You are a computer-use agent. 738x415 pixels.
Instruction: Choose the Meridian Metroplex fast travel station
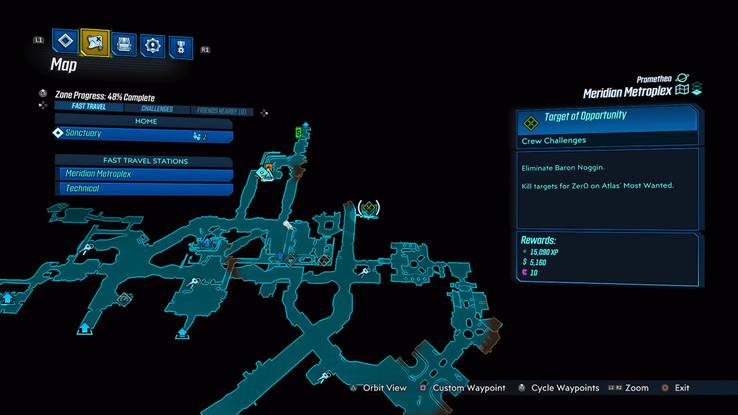coord(143,174)
